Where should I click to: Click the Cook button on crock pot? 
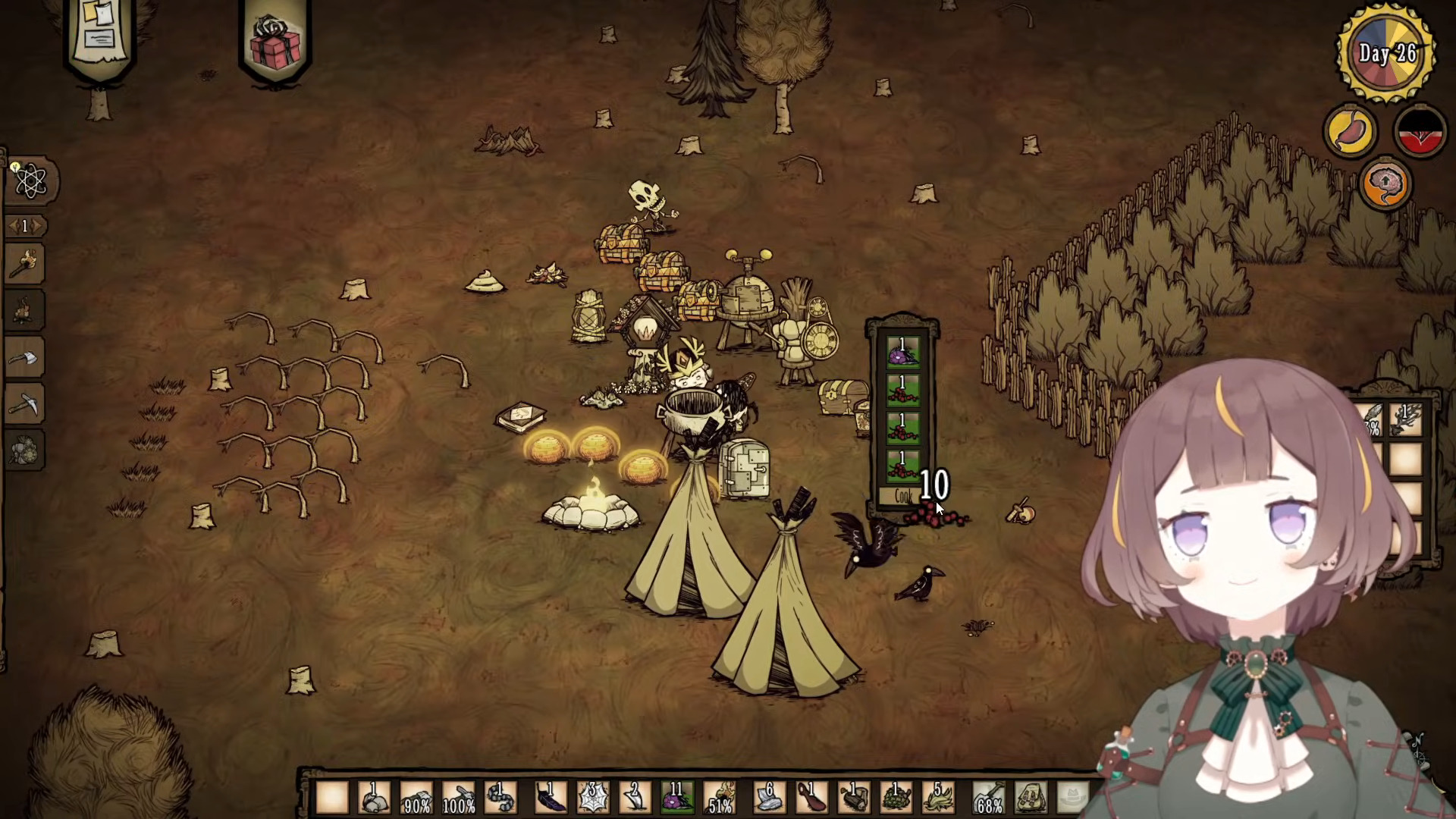pos(902,497)
